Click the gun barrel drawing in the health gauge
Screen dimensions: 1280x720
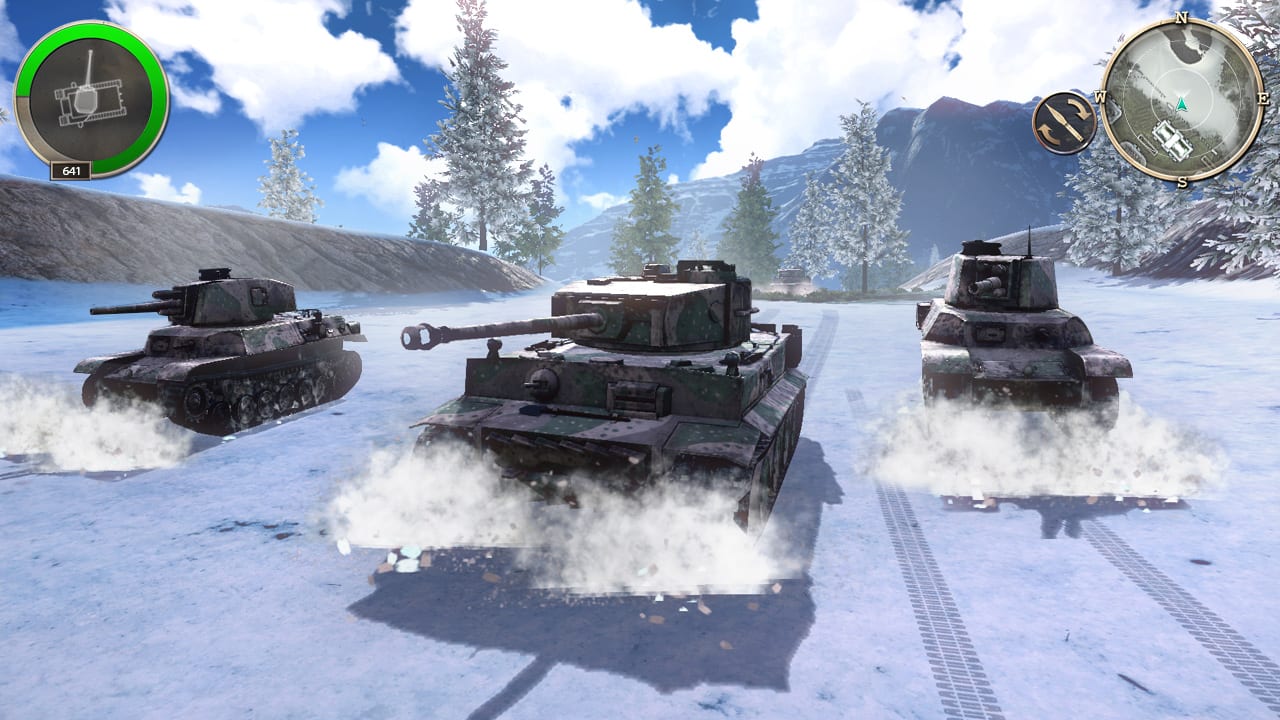[90, 68]
